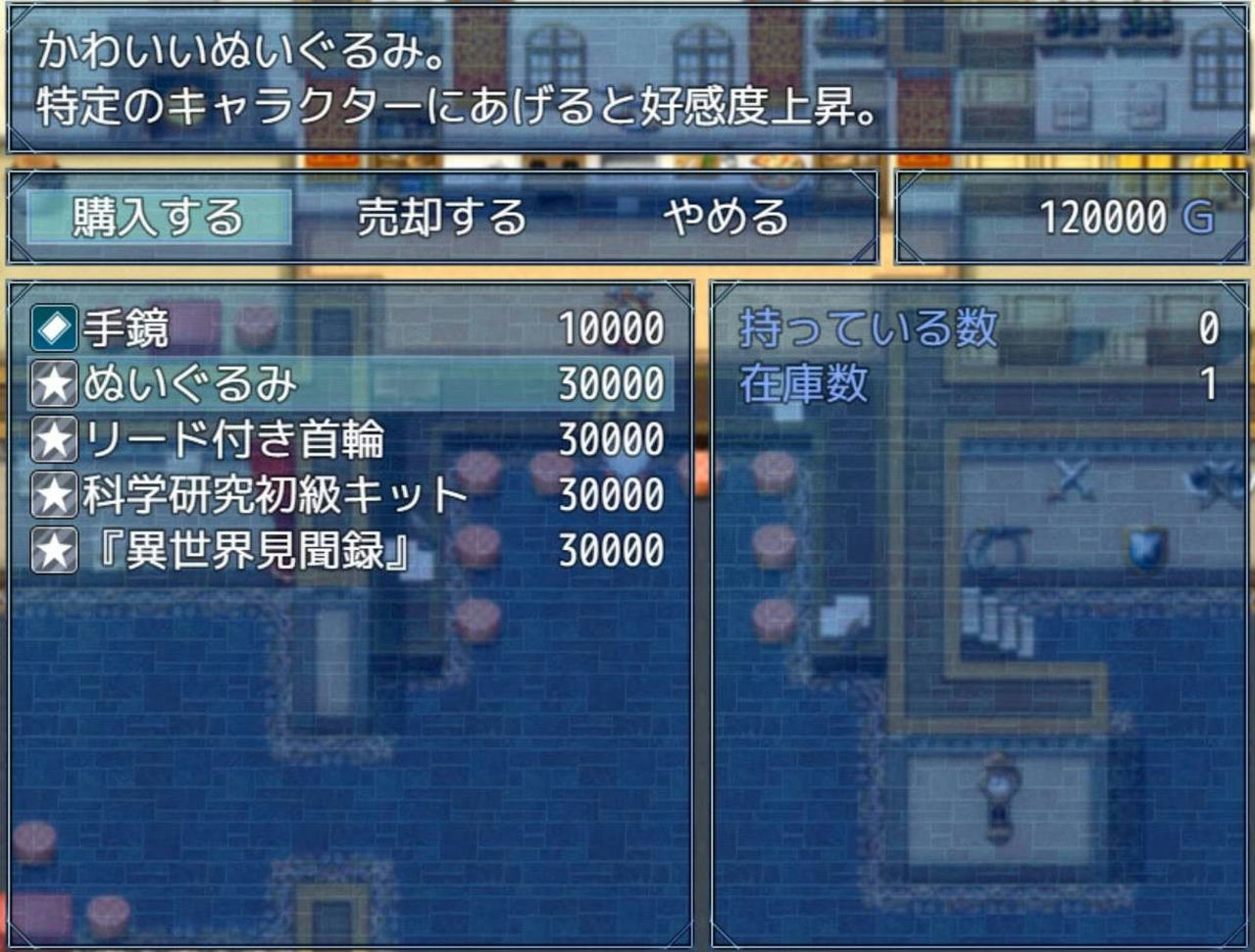Click やめる to exit the shop
This screenshot has width=1255, height=952.
[x=726, y=218]
